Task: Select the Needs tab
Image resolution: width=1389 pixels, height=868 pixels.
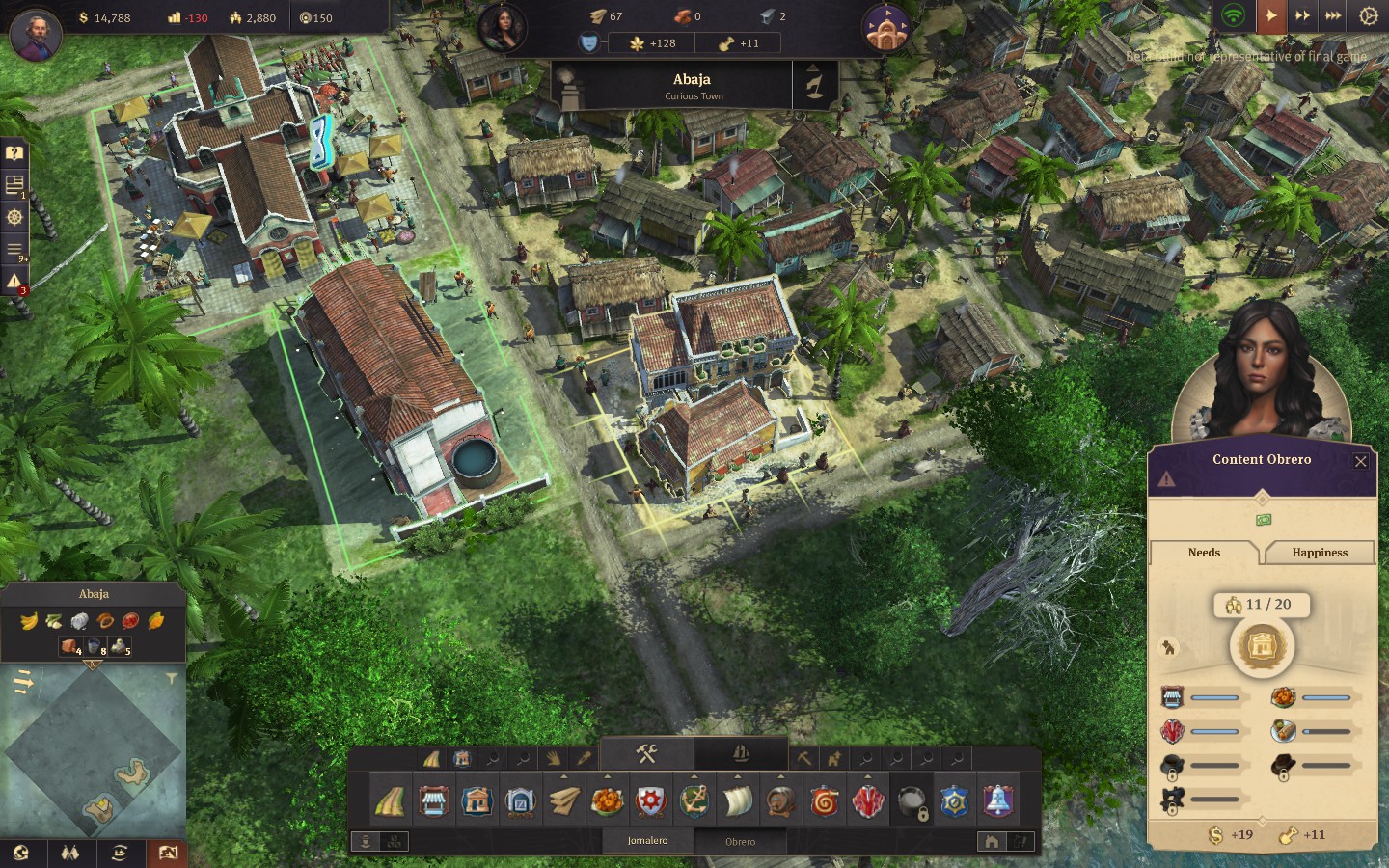Action: pos(1204,553)
